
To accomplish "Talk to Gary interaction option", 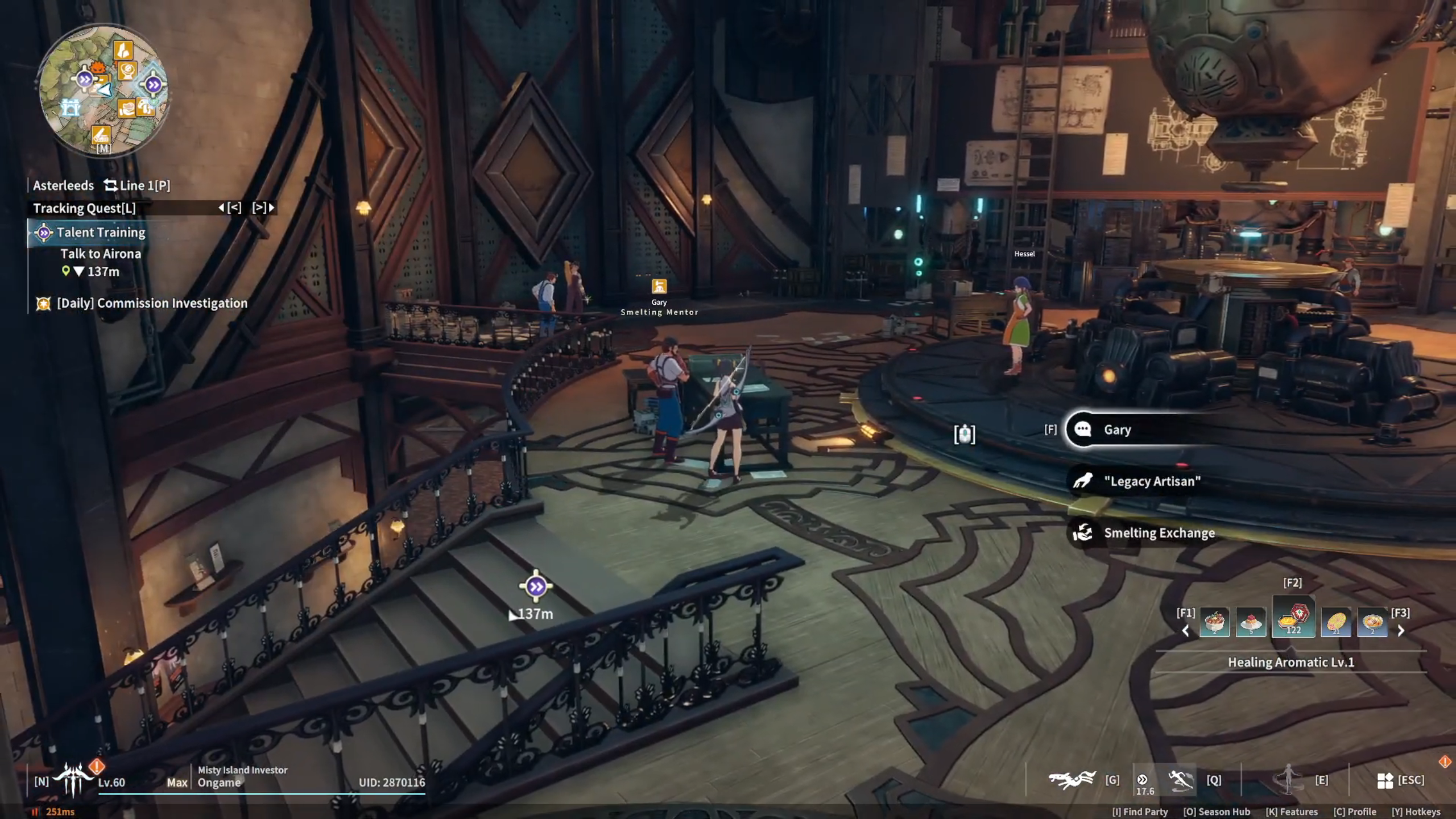I will [1117, 430].
